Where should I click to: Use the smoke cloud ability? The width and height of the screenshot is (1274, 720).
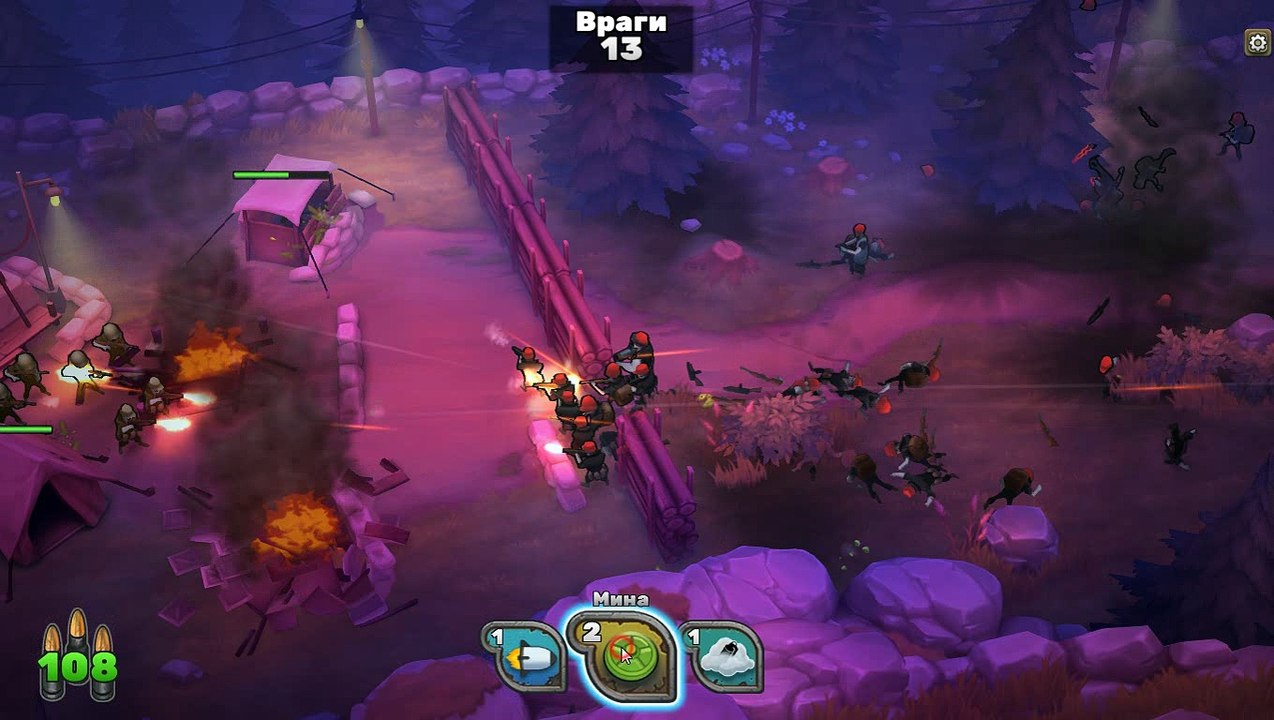[x=723, y=656]
